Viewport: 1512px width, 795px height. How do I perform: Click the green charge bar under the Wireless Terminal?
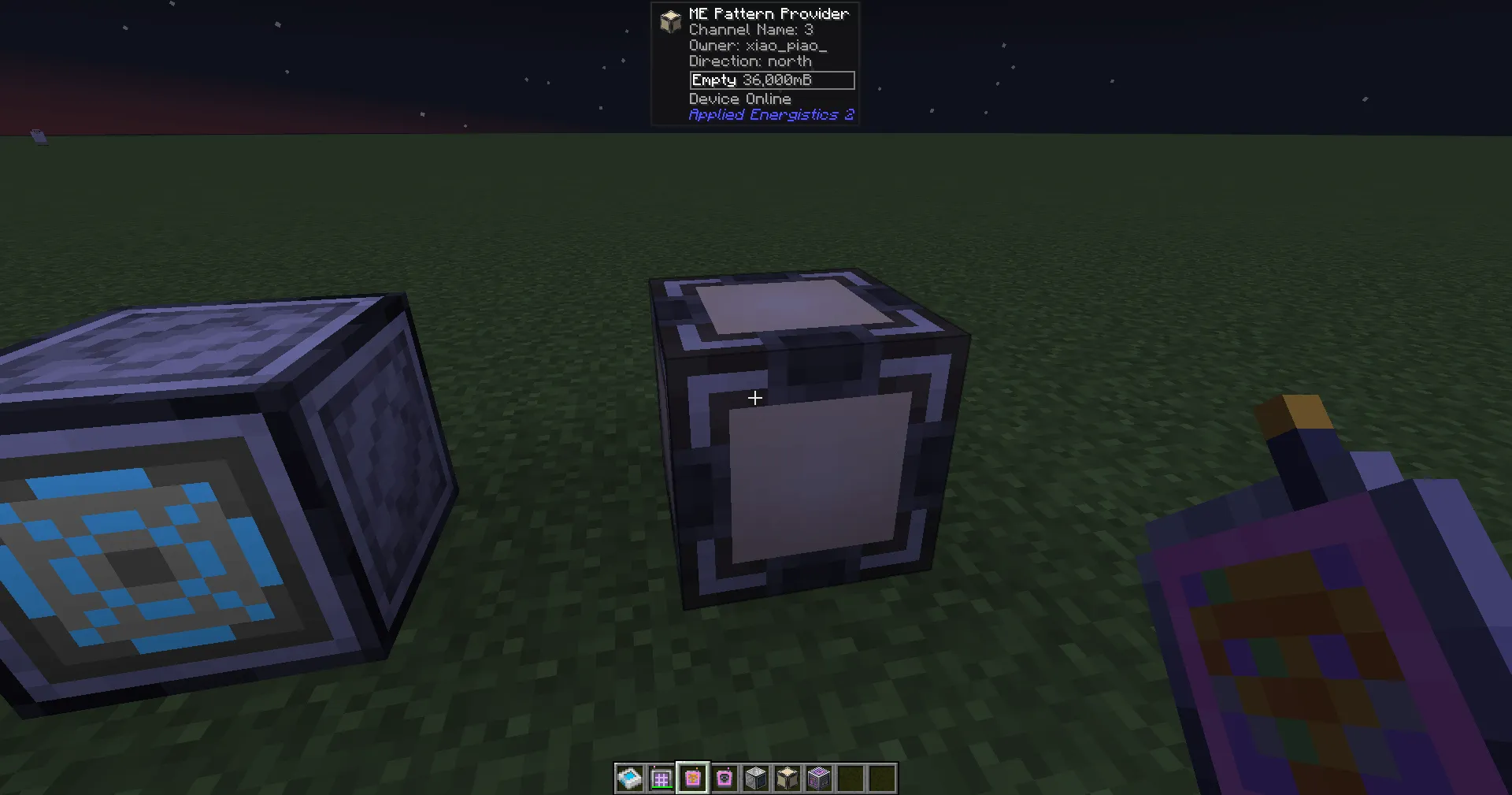pos(664,788)
